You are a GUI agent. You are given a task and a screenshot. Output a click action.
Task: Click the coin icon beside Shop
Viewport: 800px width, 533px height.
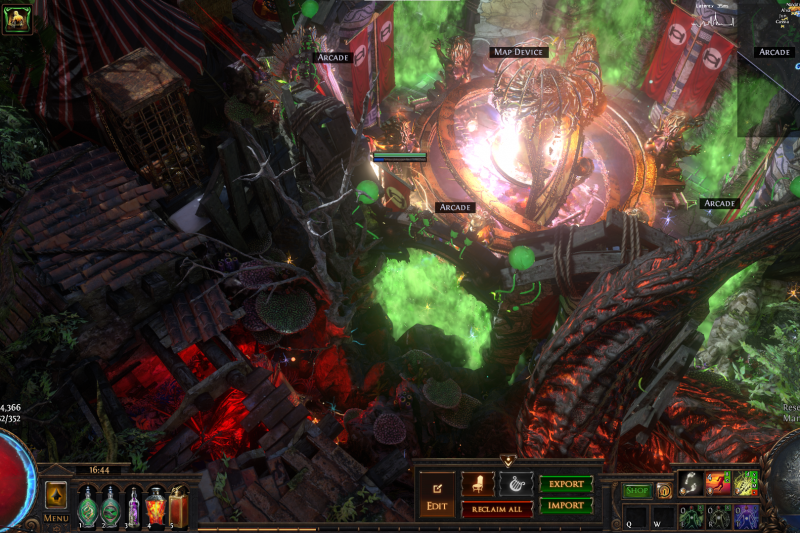tap(664, 491)
